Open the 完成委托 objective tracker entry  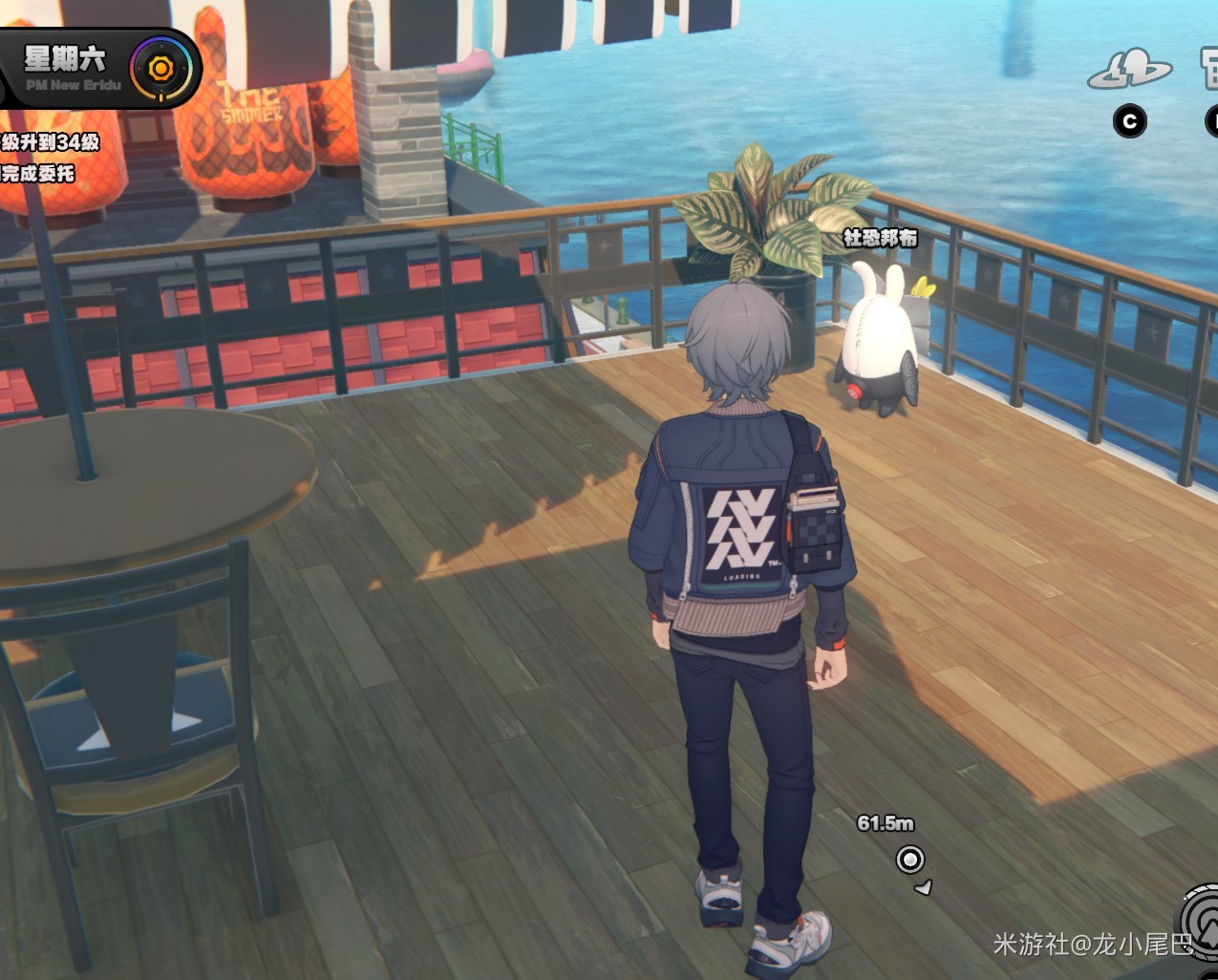pos(38,174)
